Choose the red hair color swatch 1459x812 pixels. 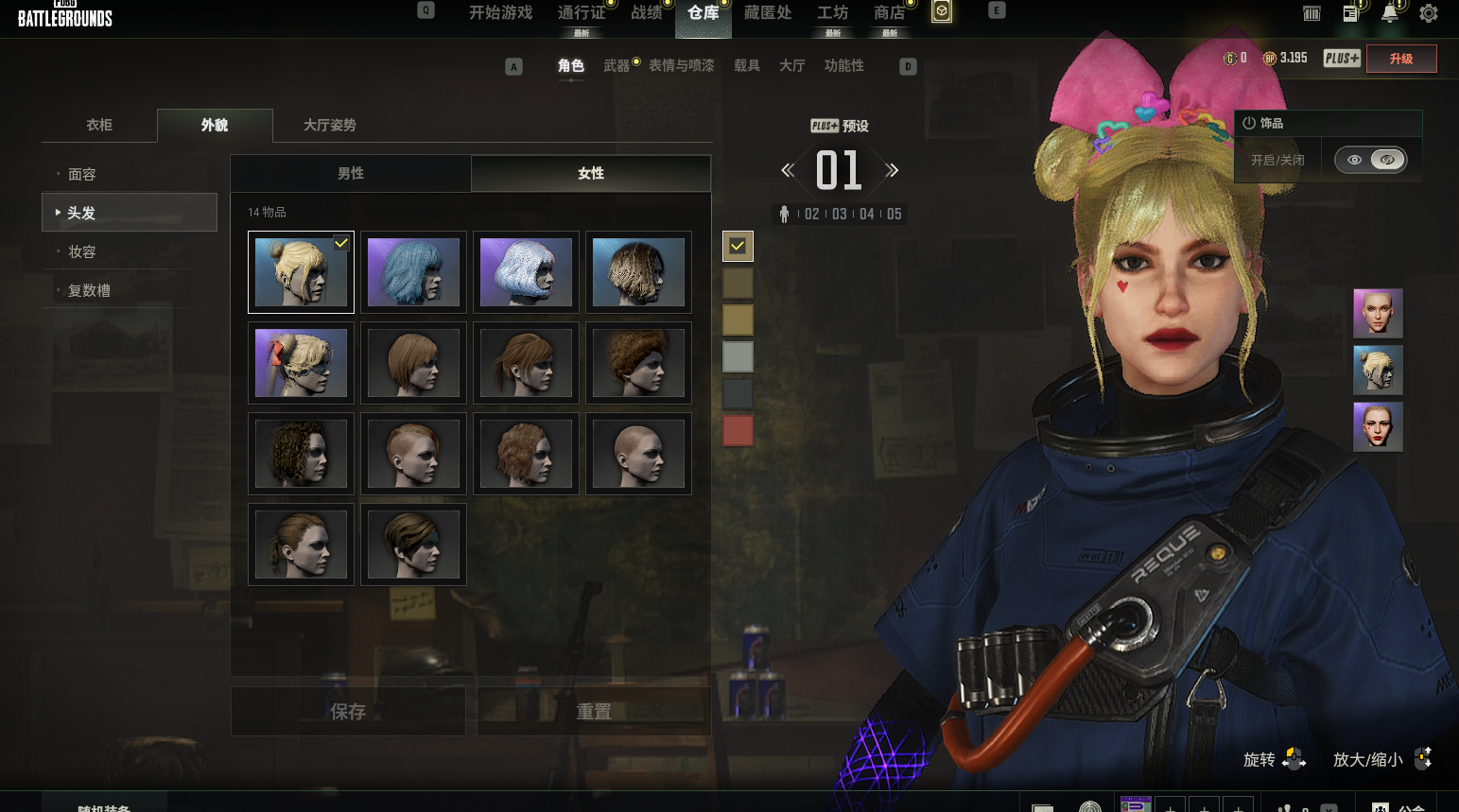point(738,431)
